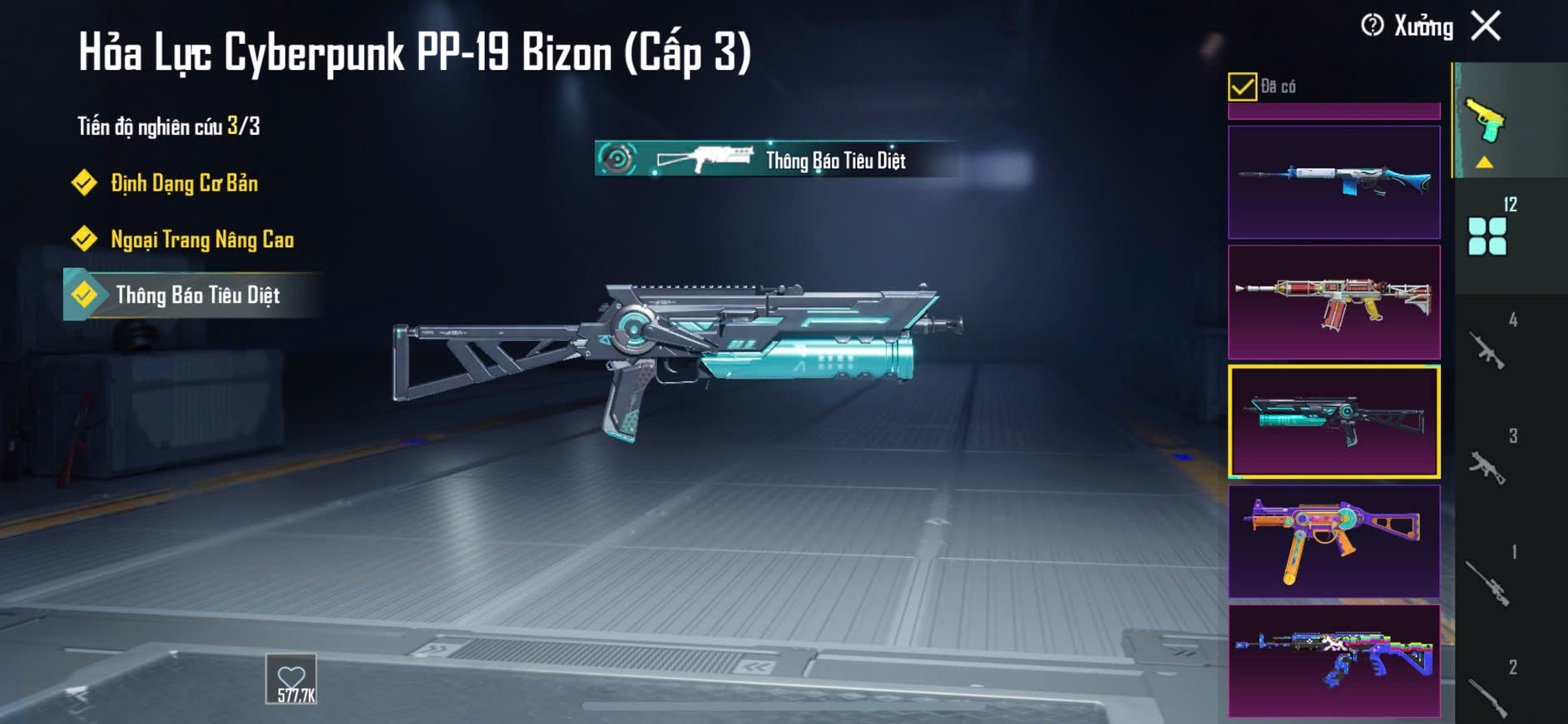The width and height of the screenshot is (1568, 724).
Task: Select the cyan Cyberpunk Bizon skin thumbnail
Action: point(1333,422)
